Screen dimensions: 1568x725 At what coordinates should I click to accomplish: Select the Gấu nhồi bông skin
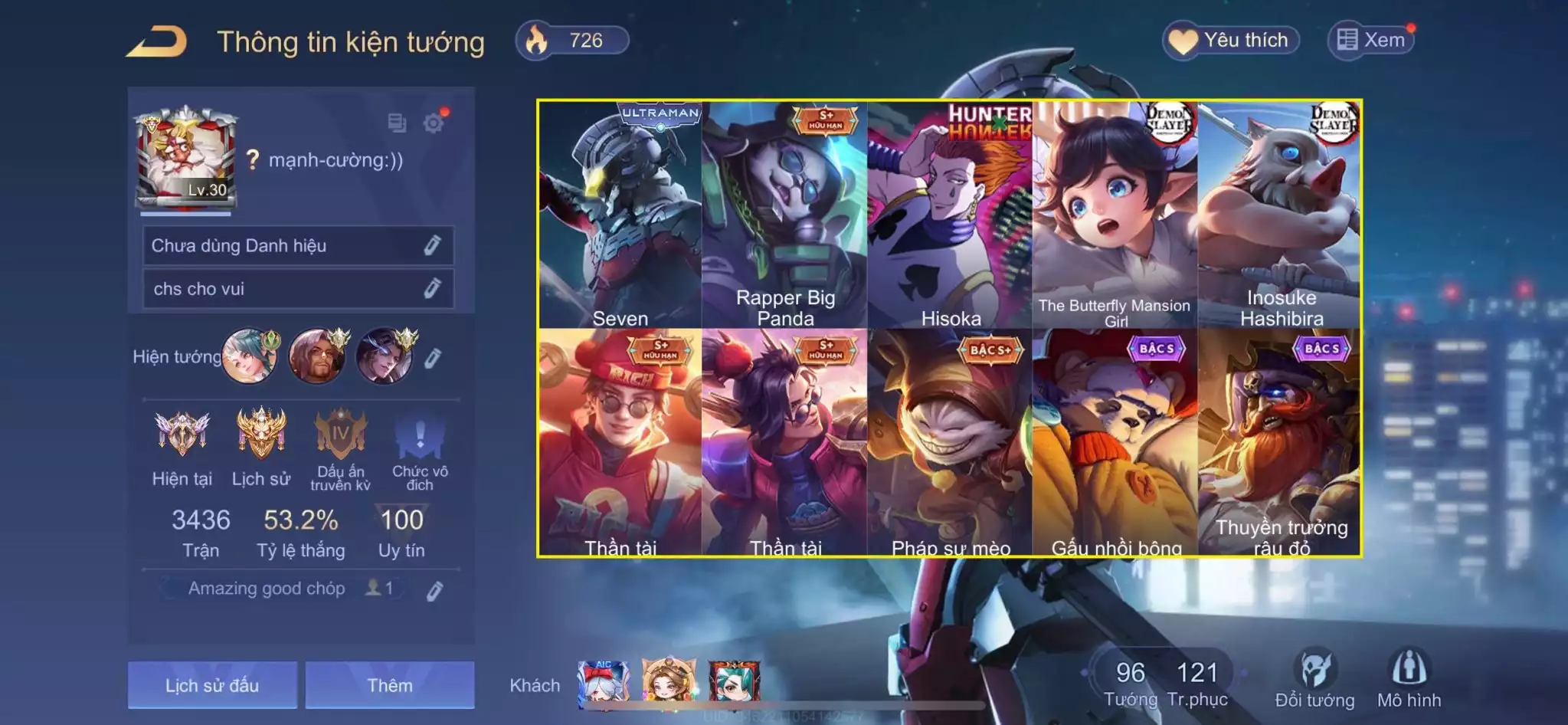(1115, 442)
